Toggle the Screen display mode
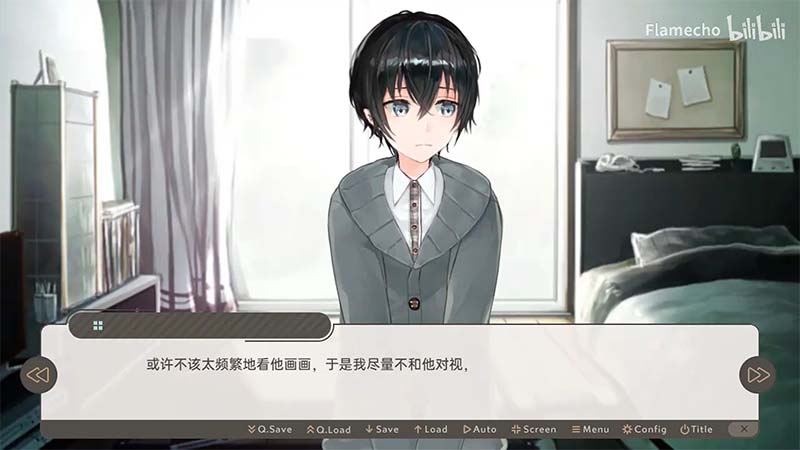 point(534,429)
